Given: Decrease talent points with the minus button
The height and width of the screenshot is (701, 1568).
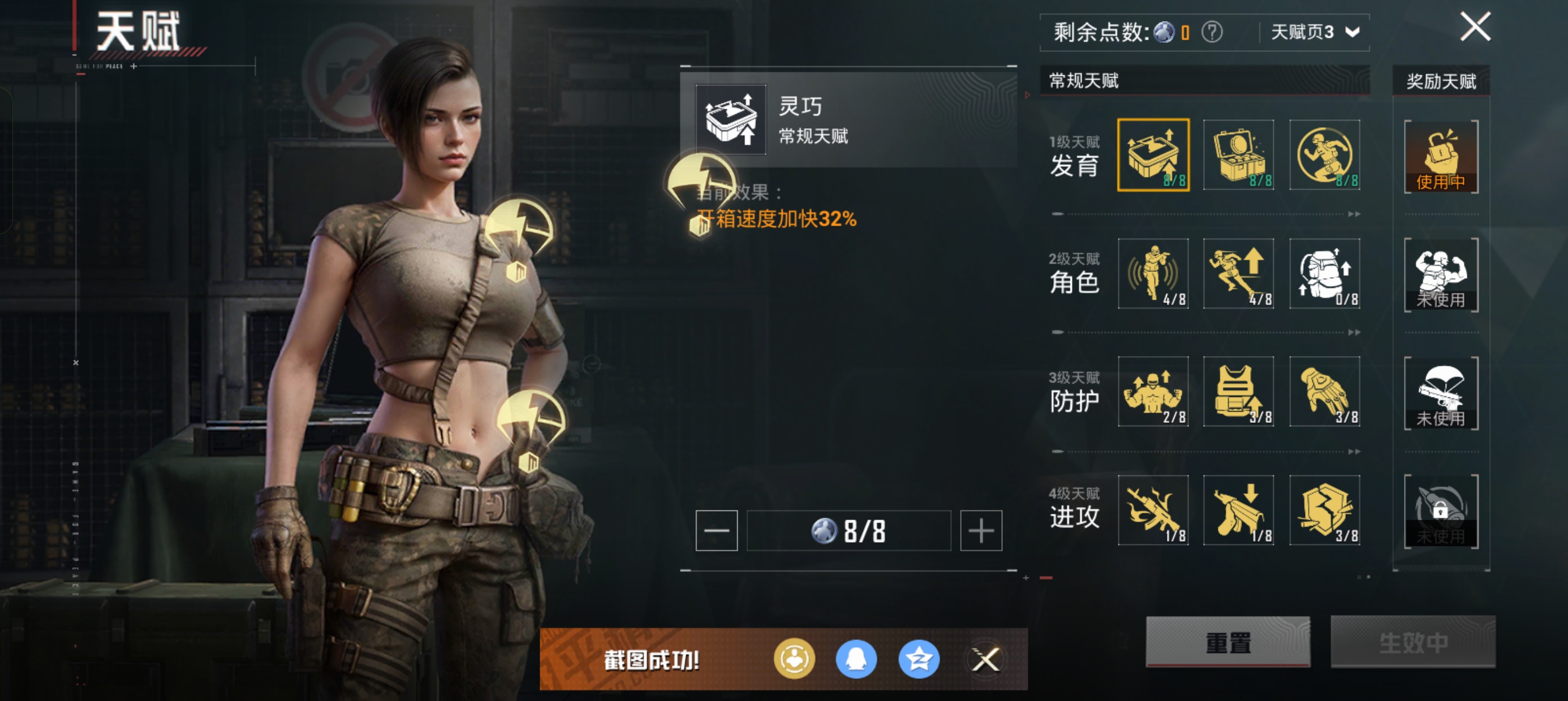Looking at the screenshot, I should click(x=717, y=531).
